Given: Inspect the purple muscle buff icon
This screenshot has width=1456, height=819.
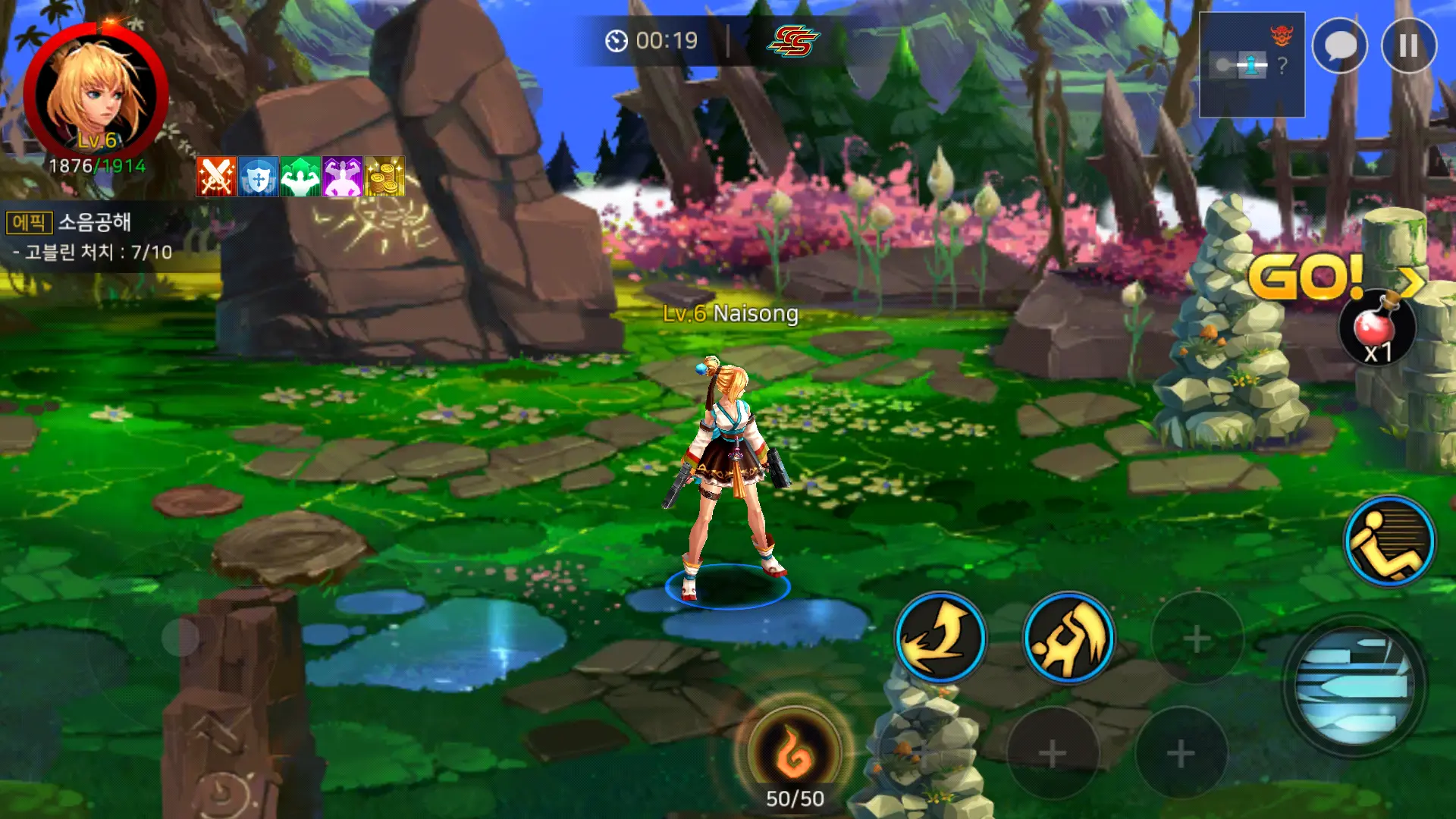Looking at the screenshot, I should (343, 177).
